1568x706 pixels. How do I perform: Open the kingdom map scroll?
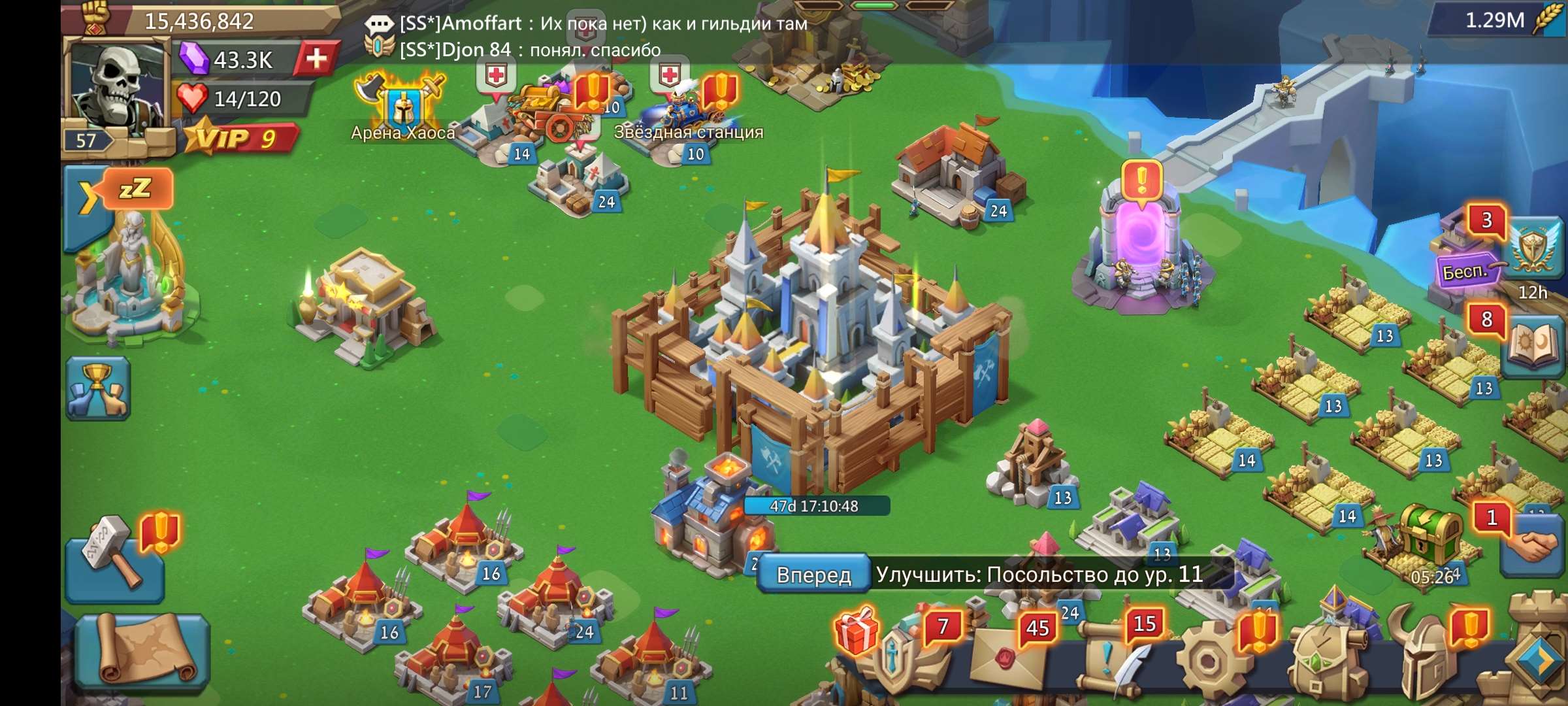point(142,650)
